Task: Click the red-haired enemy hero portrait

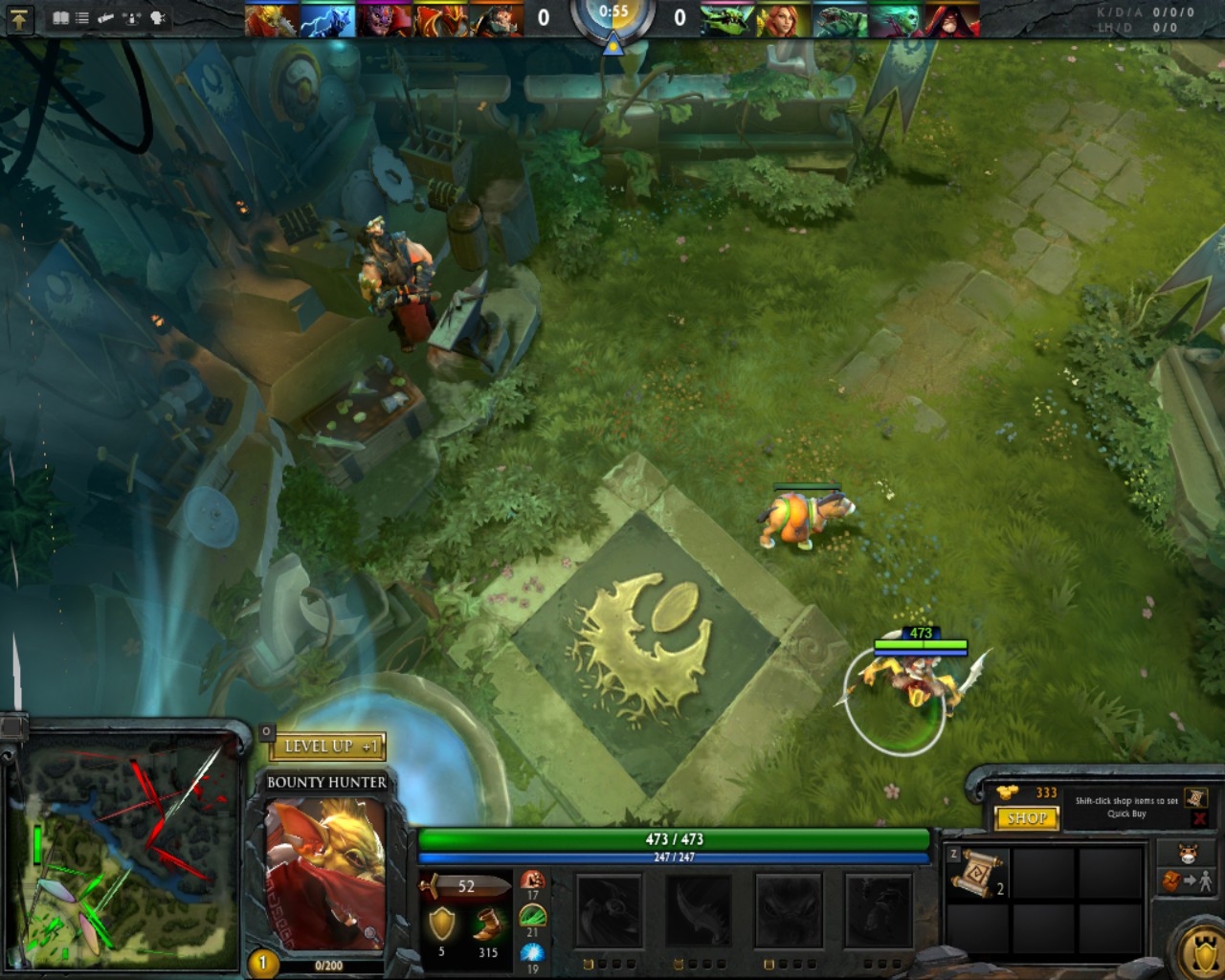Action: coord(783,20)
